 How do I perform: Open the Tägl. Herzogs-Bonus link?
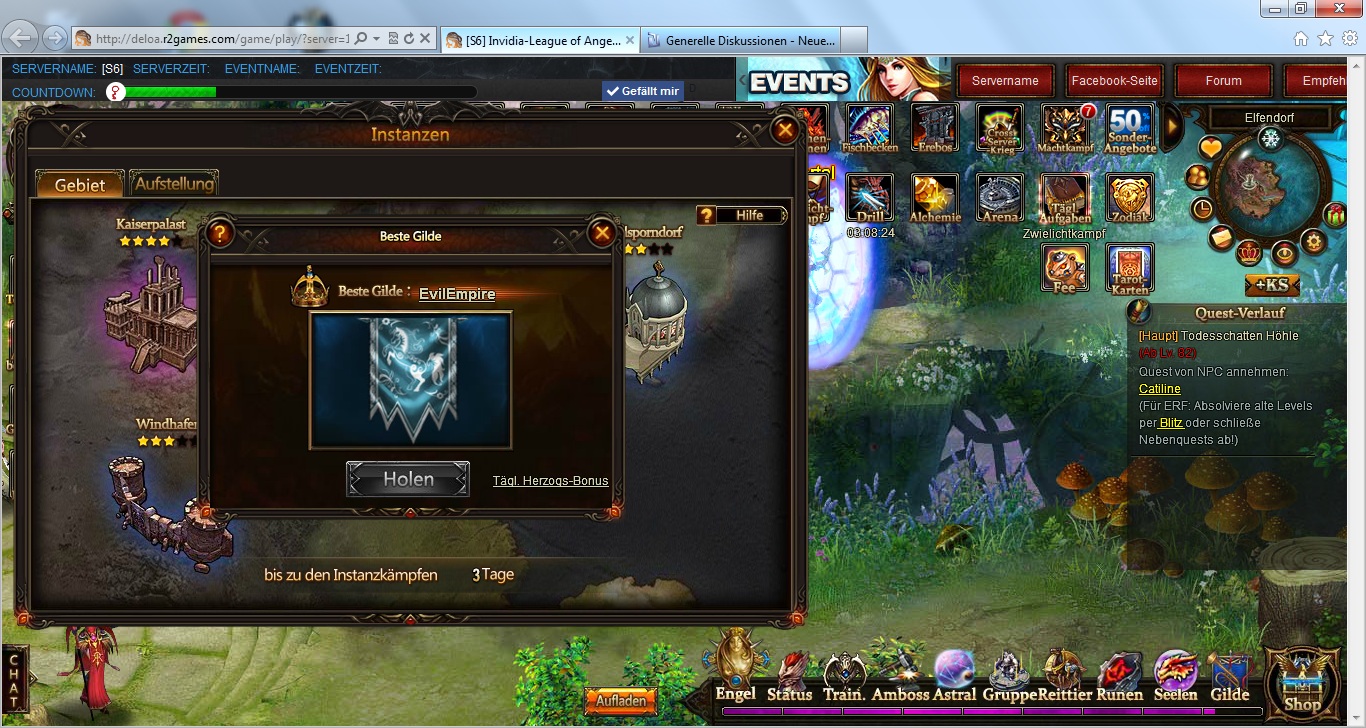click(x=550, y=481)
